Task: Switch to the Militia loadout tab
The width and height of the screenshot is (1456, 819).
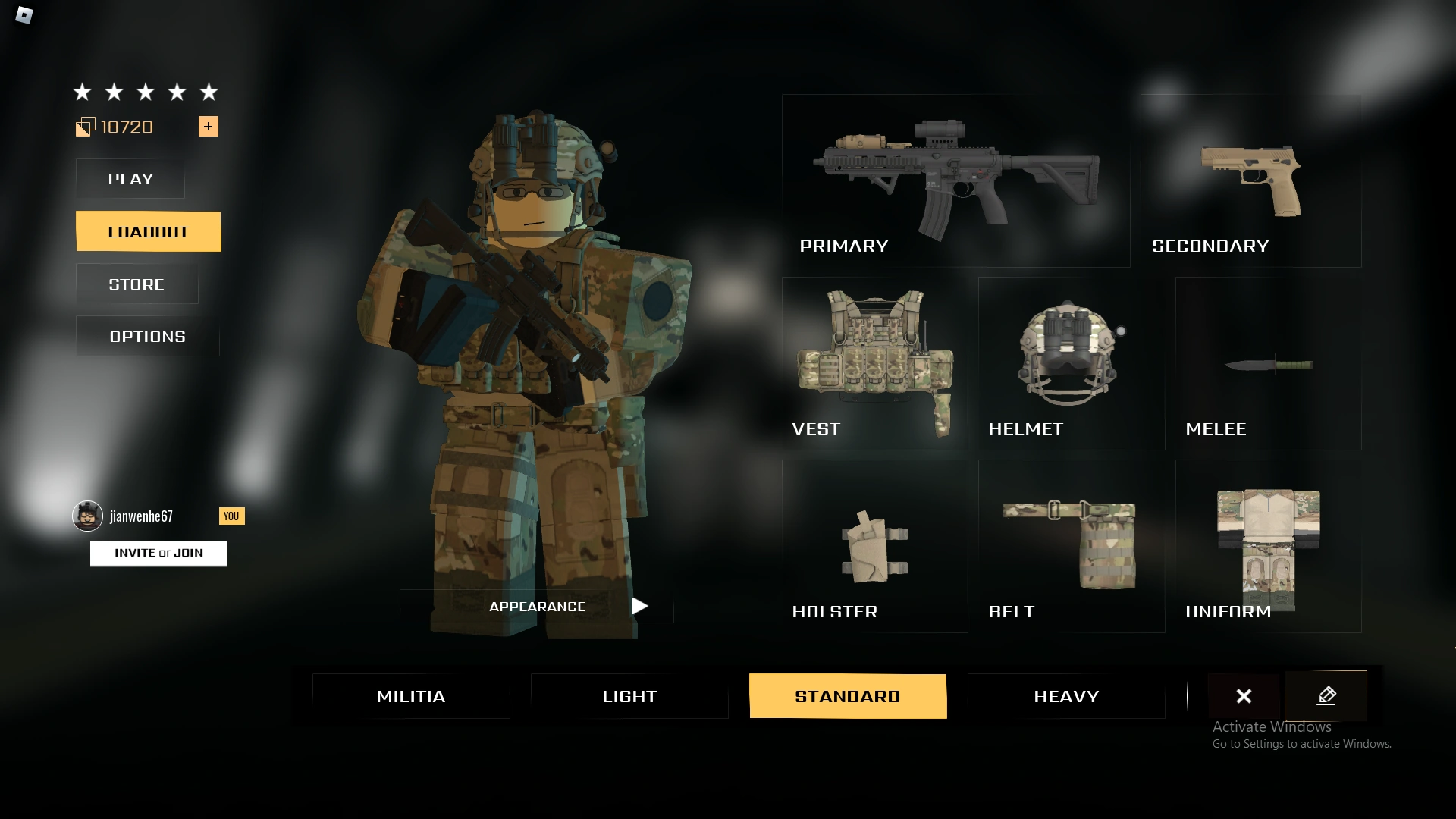Action: pos(410,695)
